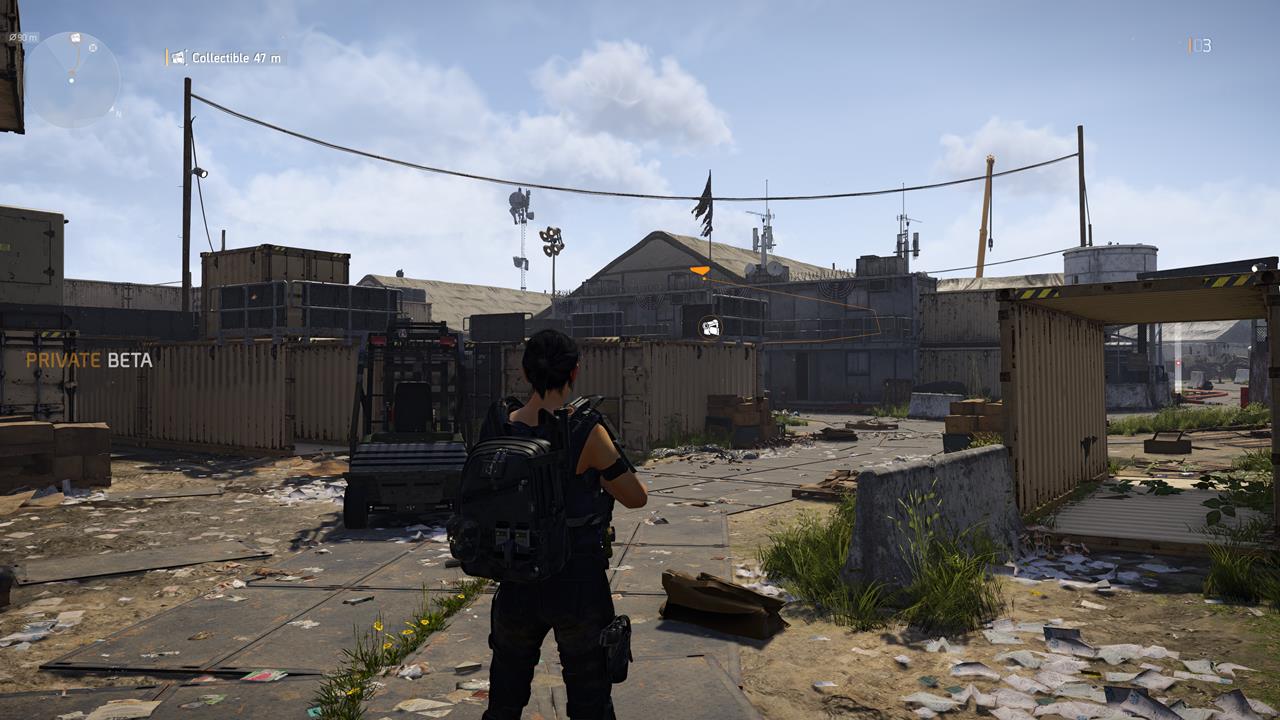
Task: Click the orange tracking line toward the waypoint
Action: 76,58
